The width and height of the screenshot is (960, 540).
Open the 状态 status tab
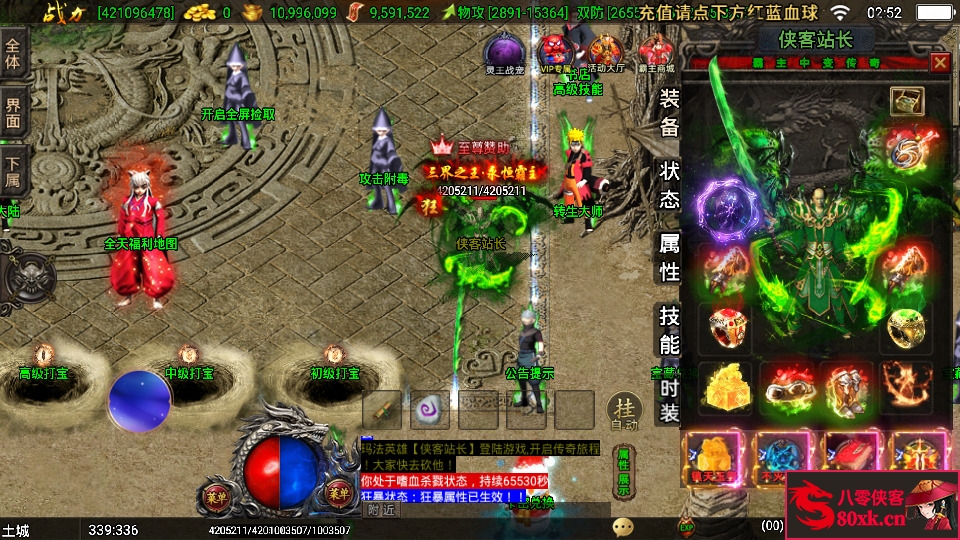coord(669,185)
